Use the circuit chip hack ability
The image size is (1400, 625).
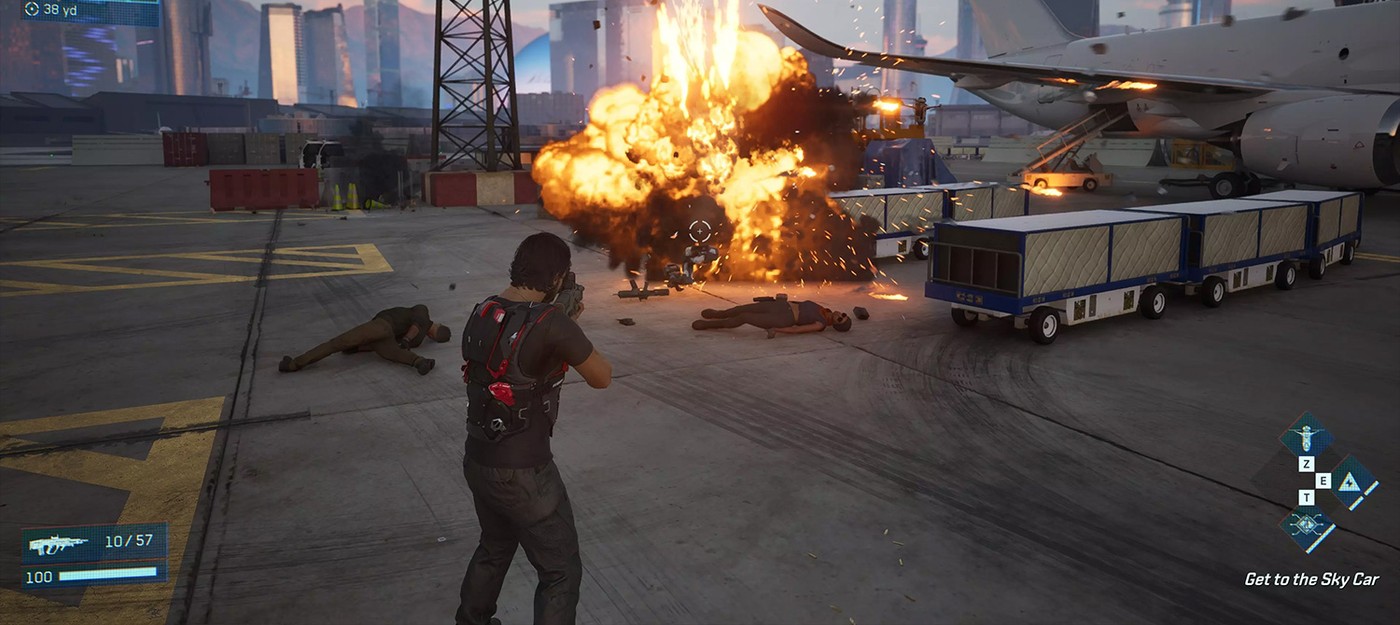(x=1306, y=523)
